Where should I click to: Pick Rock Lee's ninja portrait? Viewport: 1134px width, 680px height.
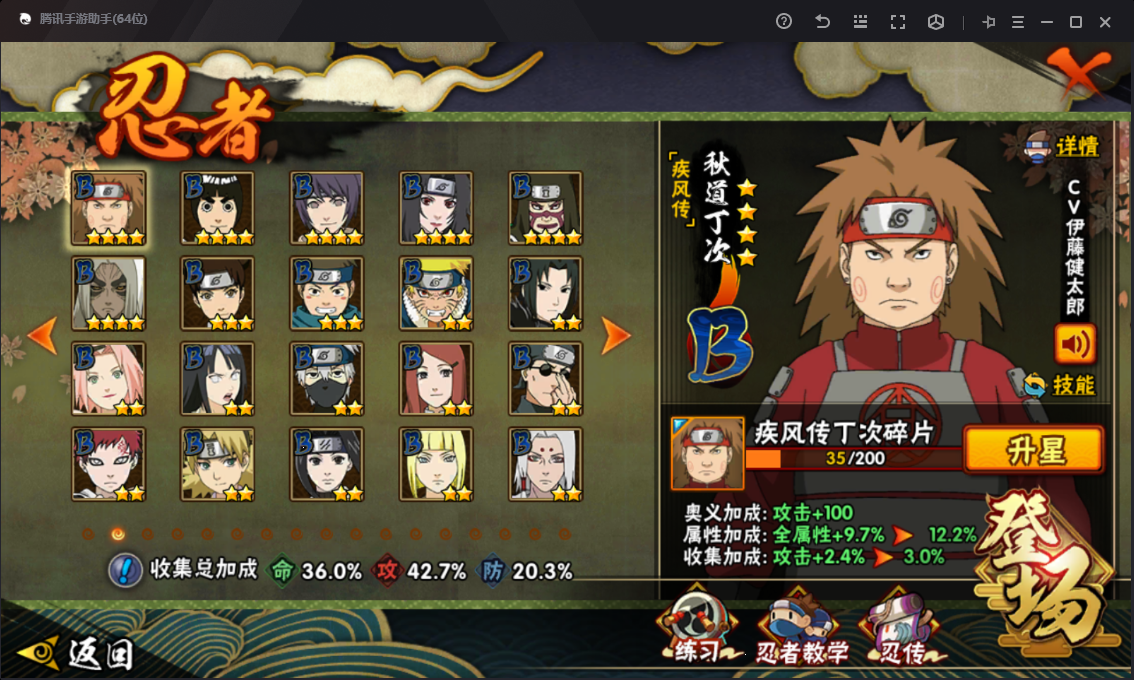pyautogui.click(x=217, y=208)
